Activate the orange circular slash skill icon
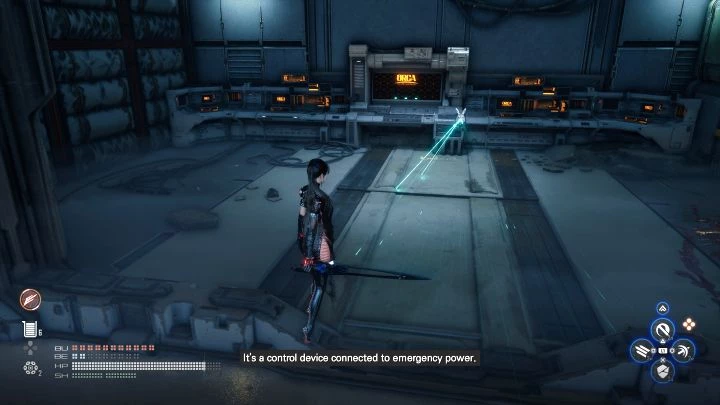This screenshot has width=720, height=405. coord(29,299)
